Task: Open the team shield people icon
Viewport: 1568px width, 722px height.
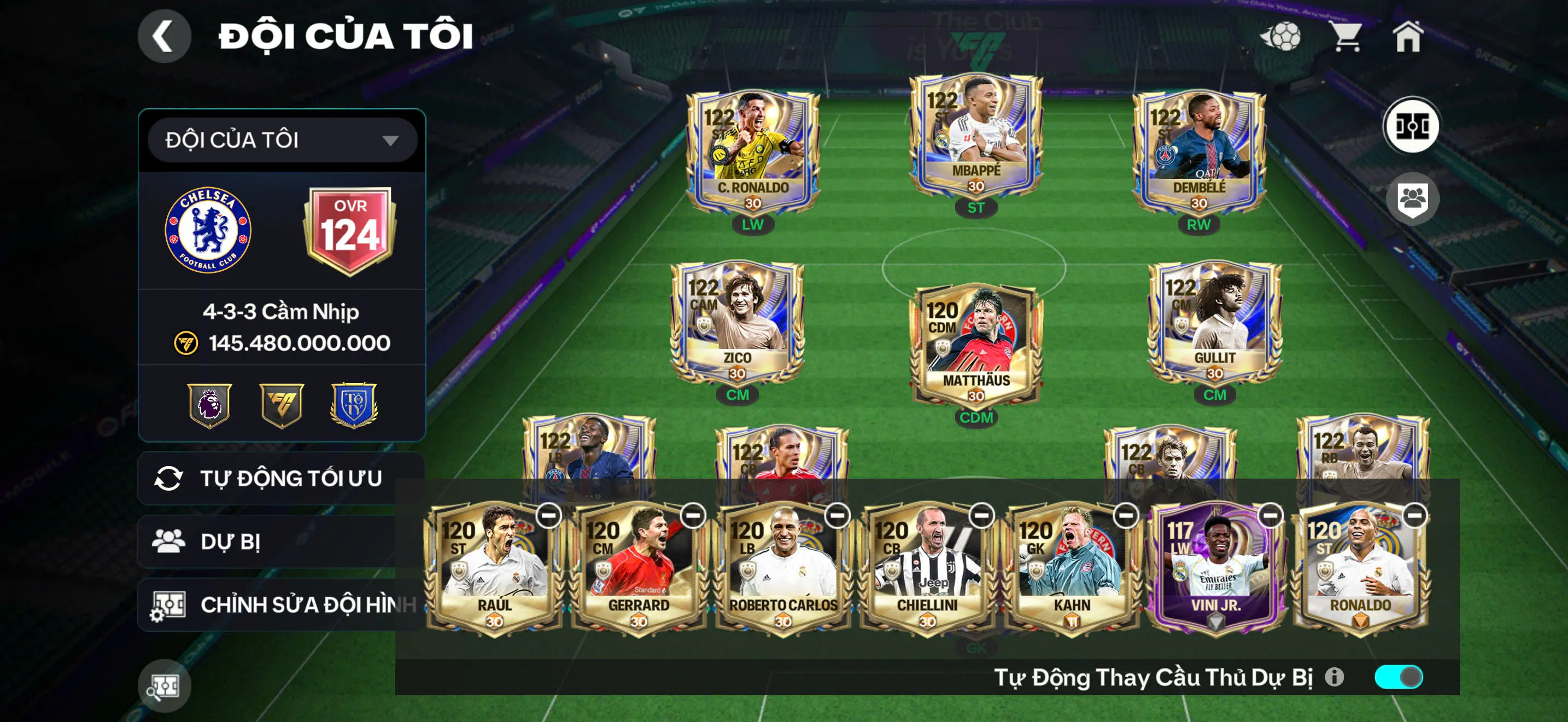Action: [x=1412, y=199]
